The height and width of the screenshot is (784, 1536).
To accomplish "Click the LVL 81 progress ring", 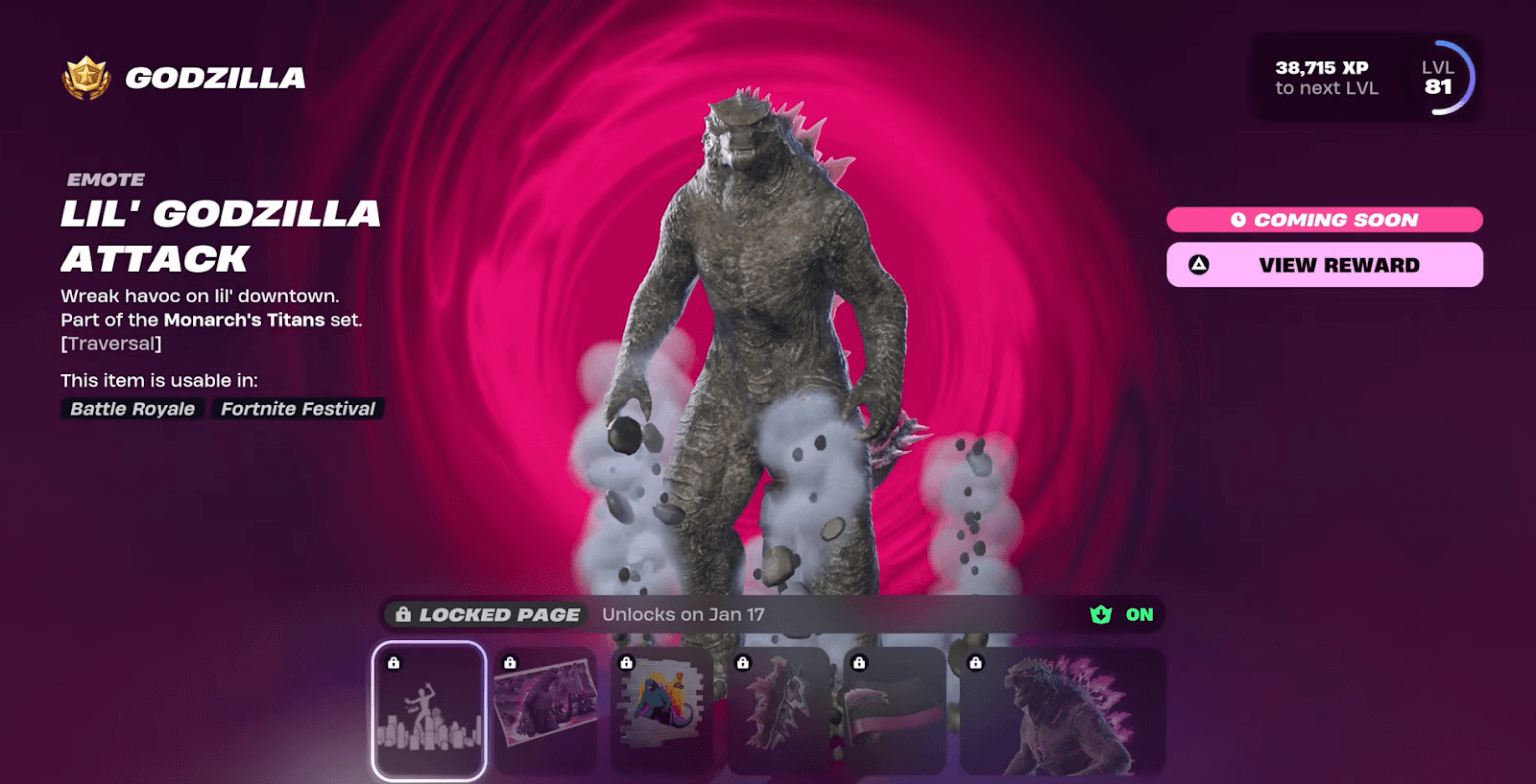I will 1442,76.
